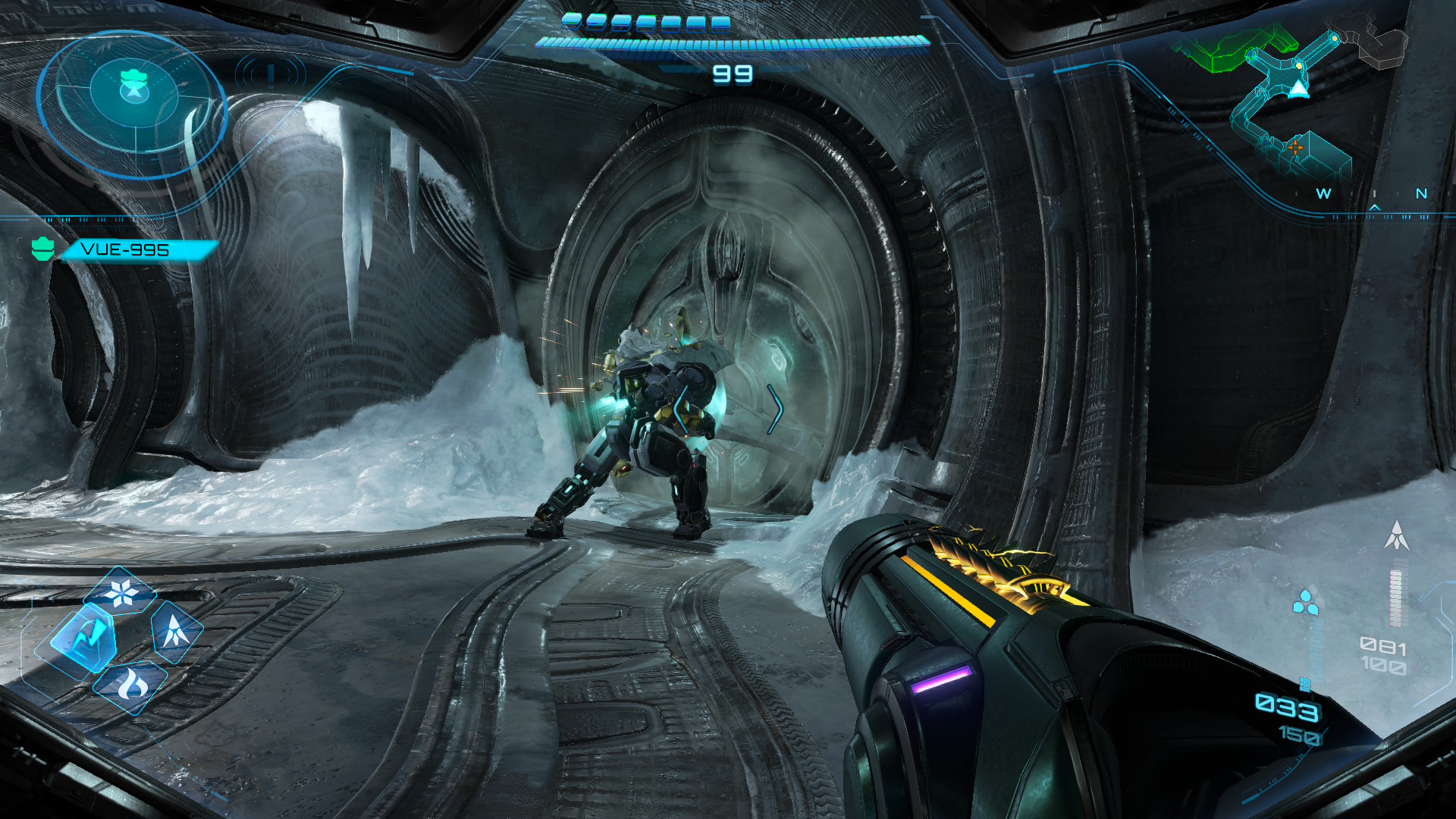The image size is (1456, 819).
Task: Select the snowflake ice shot icon
Action: (x=121, y=593)
